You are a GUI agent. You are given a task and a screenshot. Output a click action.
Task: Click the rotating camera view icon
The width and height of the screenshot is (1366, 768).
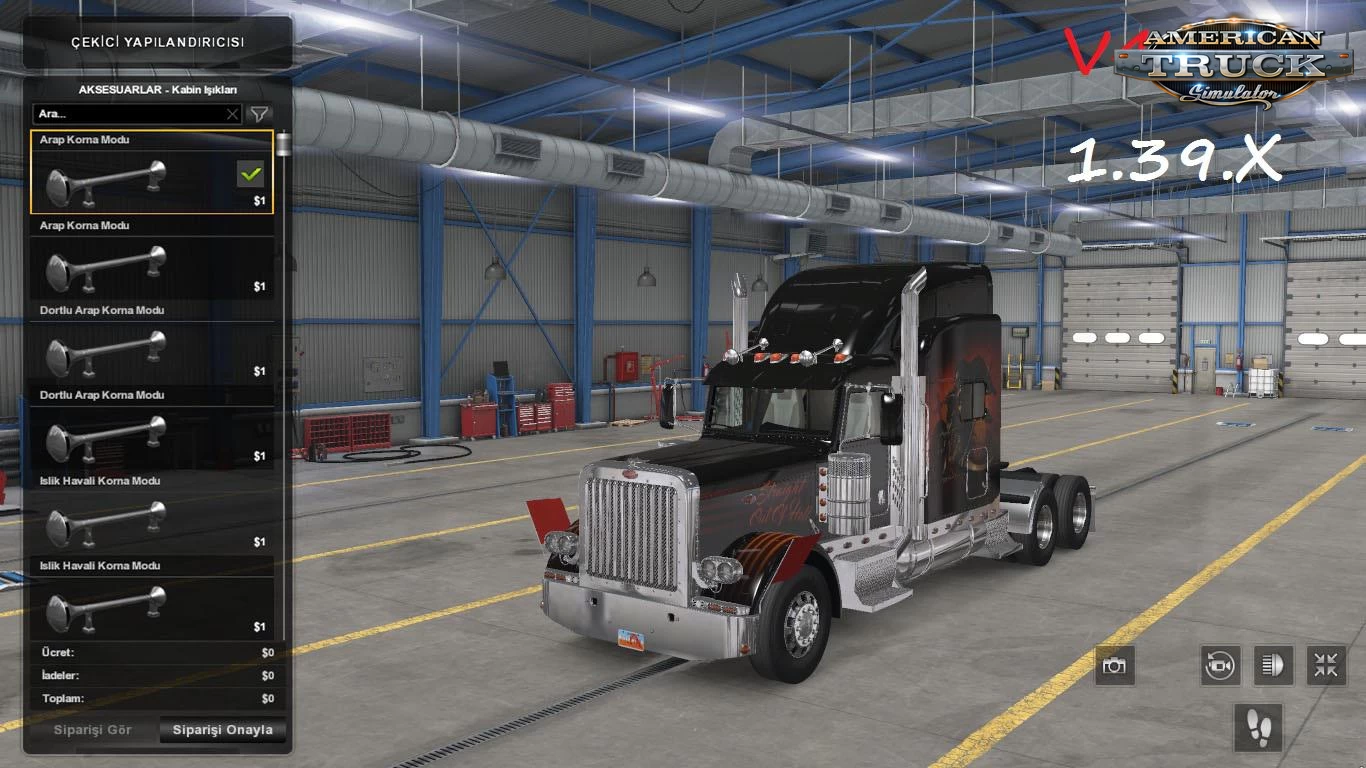[x=1218, y=665]
